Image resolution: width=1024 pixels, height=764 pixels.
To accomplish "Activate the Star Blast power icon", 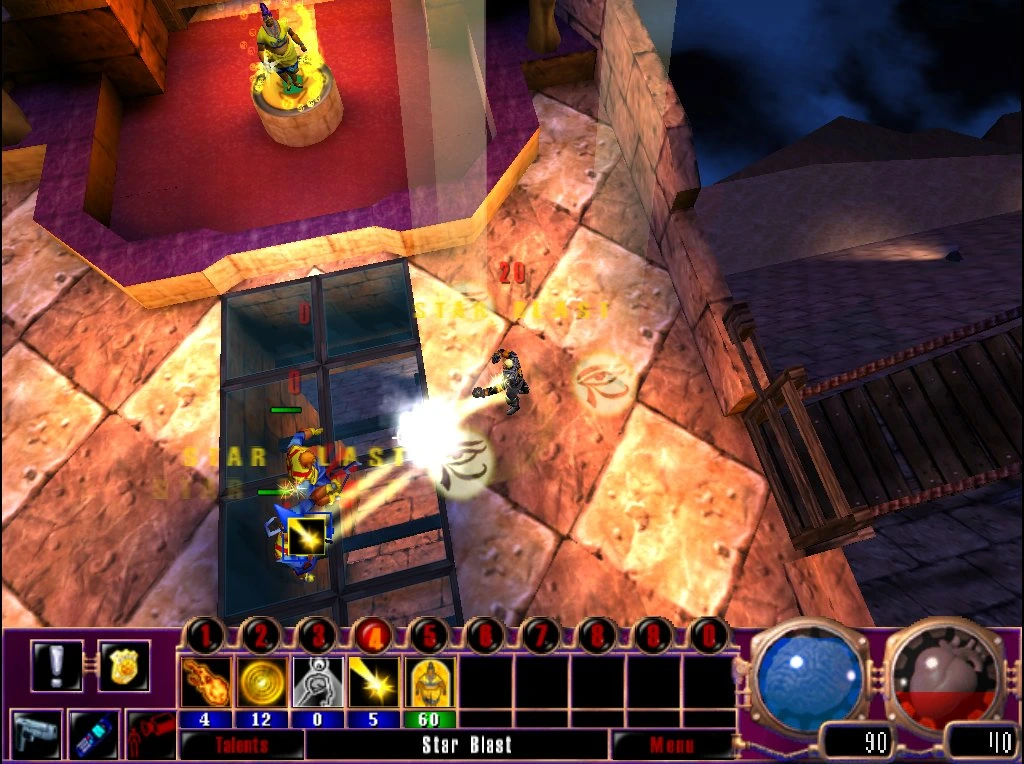I will 374,682.
